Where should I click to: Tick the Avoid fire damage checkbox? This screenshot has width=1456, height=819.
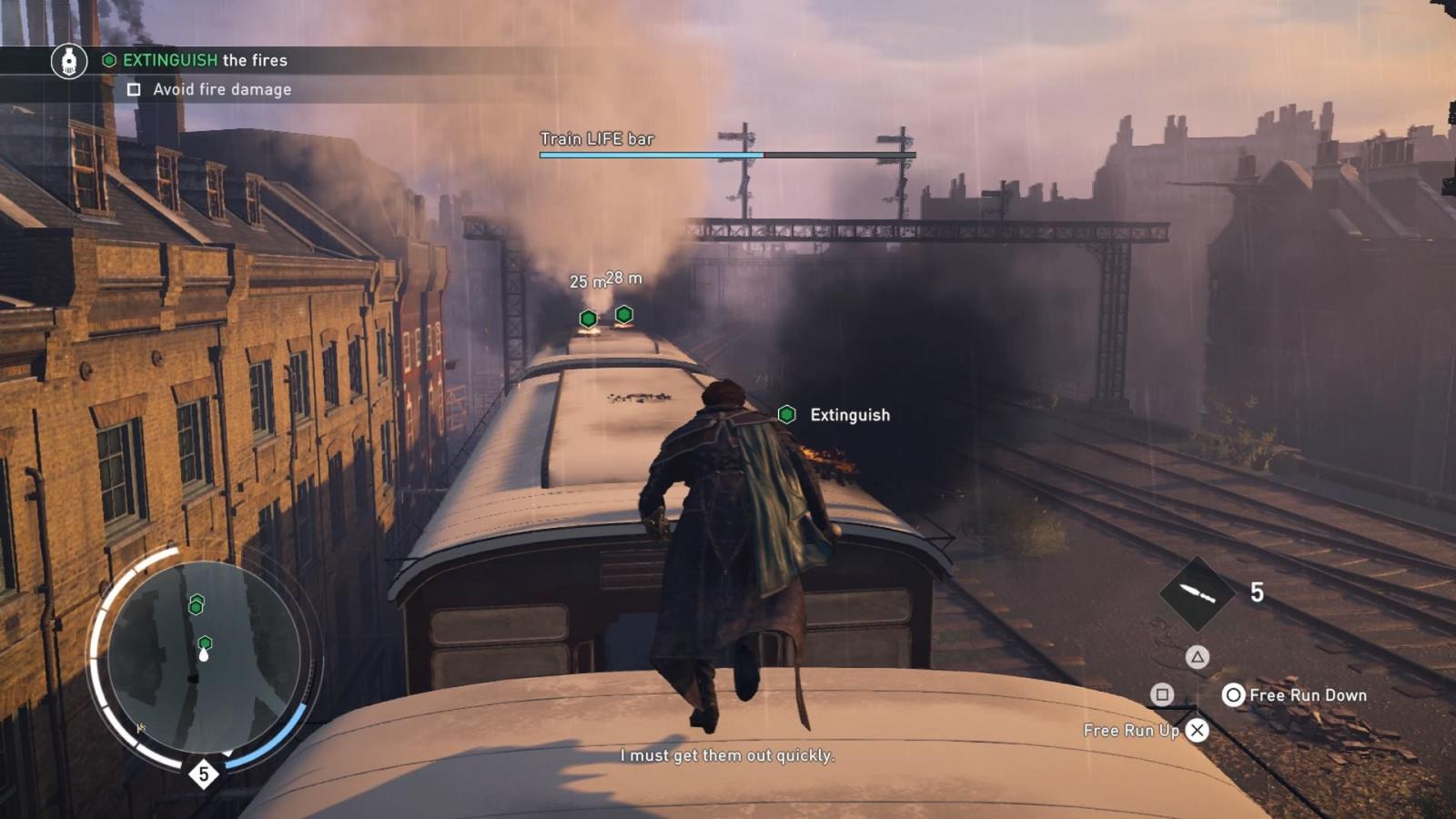(134, 89)
